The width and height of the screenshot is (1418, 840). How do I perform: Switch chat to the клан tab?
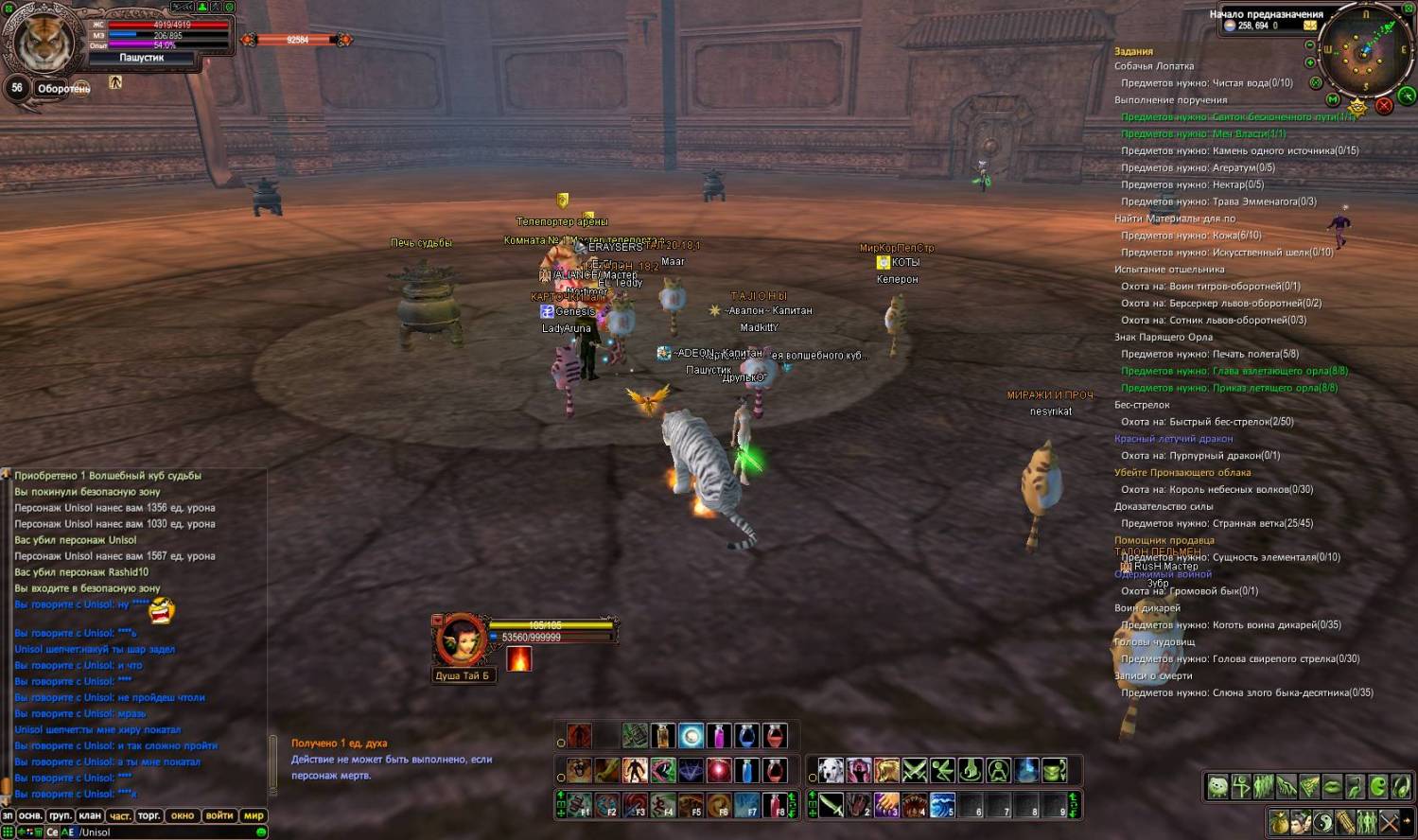90,815
